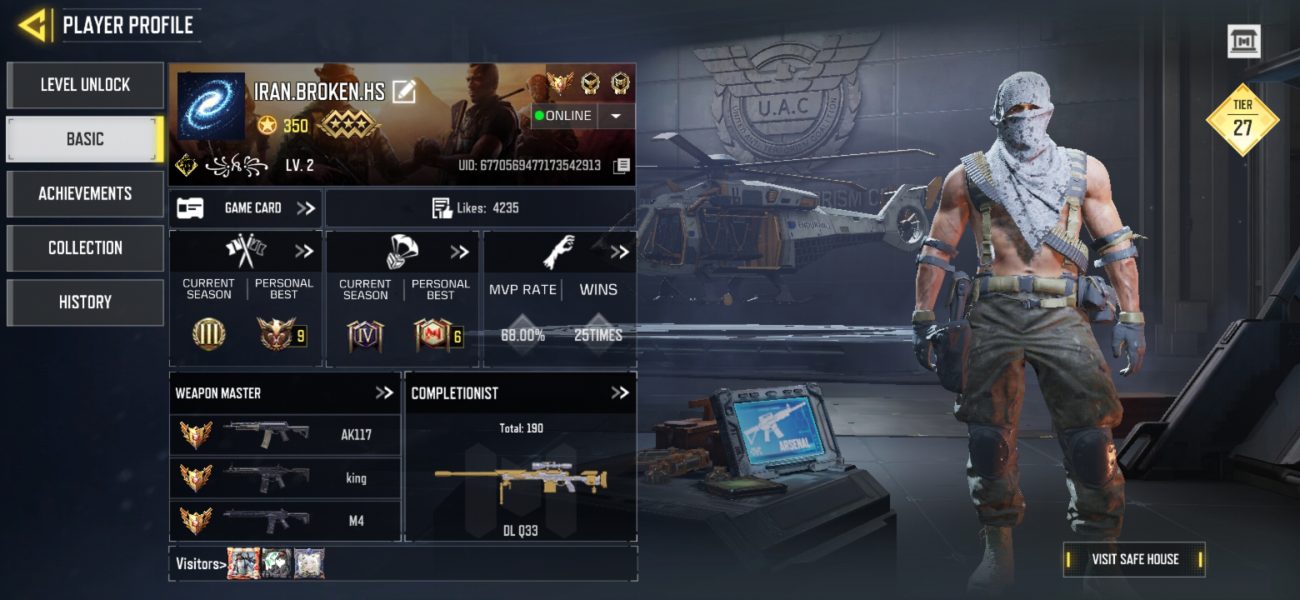Viewport: 1300px width, 600px height.
Task: Open the Online status dropdown
Action: (x=616, y=116)
